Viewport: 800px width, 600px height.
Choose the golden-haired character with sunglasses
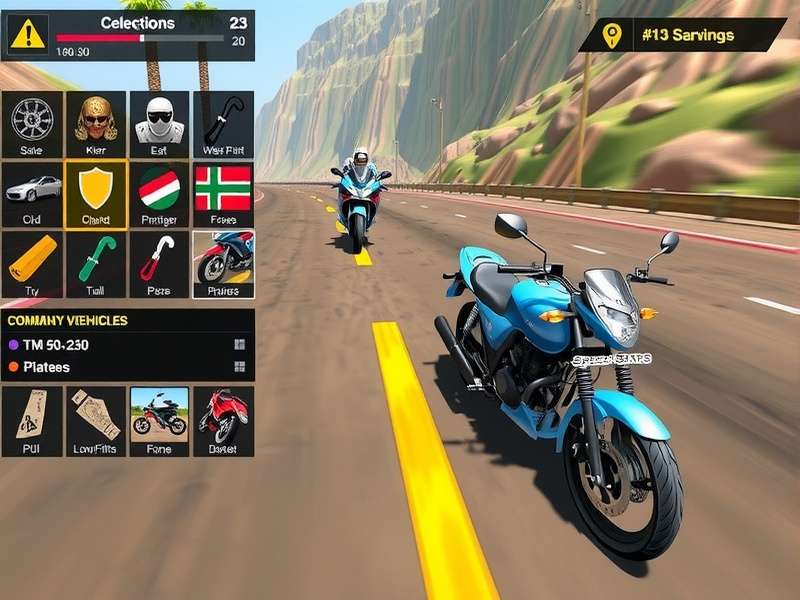click(96, 123)
